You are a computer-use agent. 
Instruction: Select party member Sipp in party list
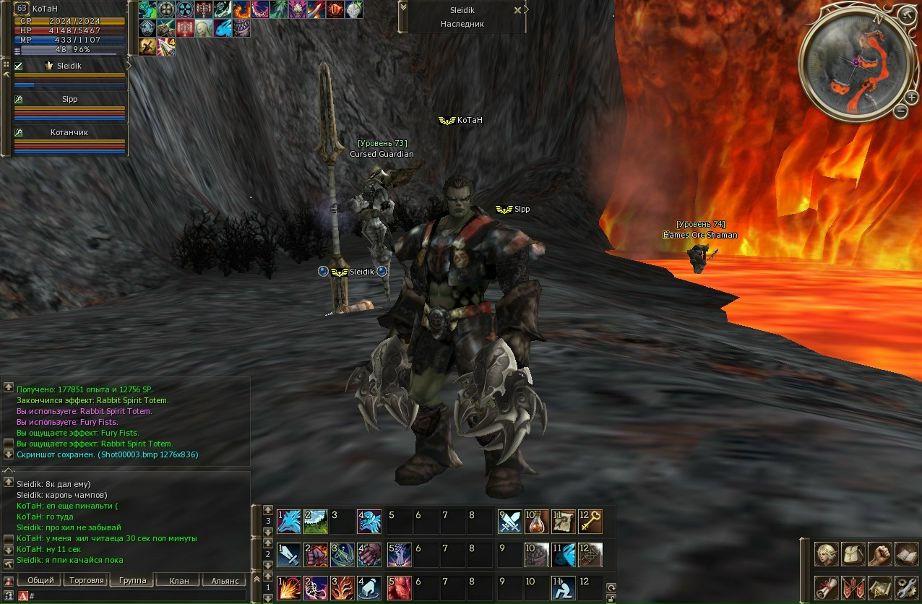[68, 99]
